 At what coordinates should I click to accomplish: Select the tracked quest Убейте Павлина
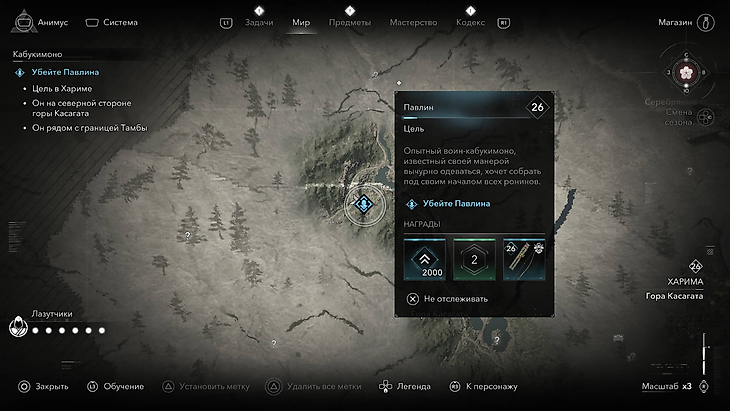point(63,72)
